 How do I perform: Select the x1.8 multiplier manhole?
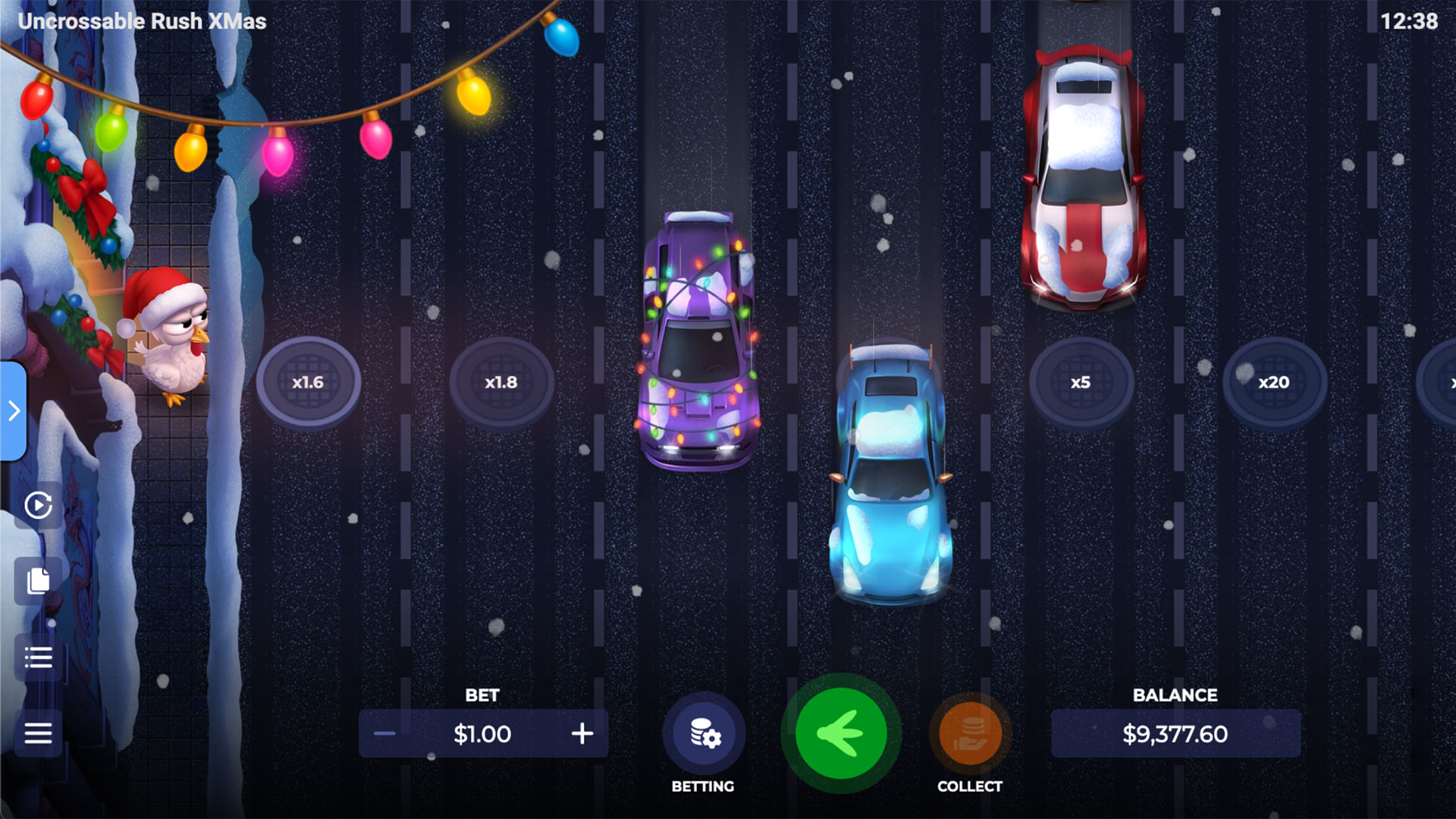click(501, 382)
